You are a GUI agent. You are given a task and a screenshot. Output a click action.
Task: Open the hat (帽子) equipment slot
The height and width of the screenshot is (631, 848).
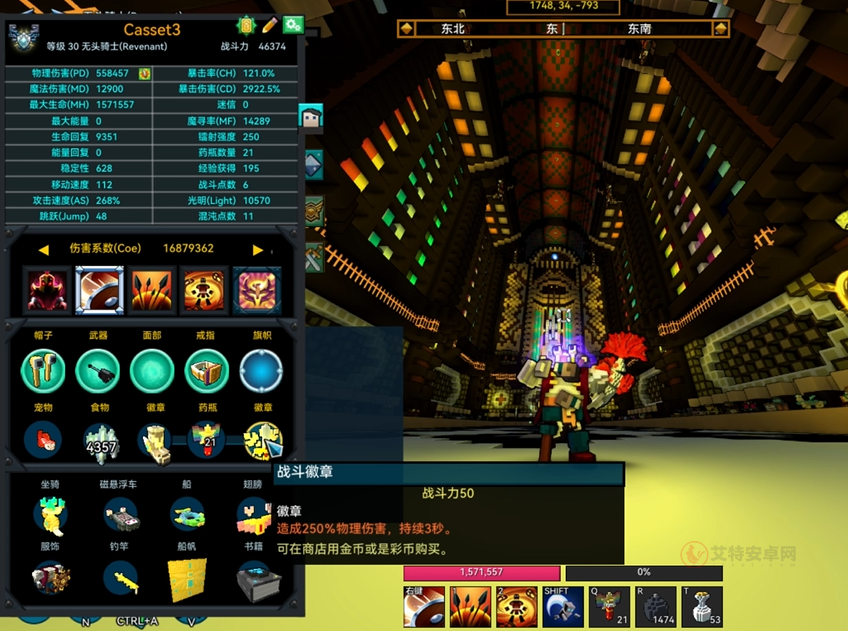[x=43, y=372]
